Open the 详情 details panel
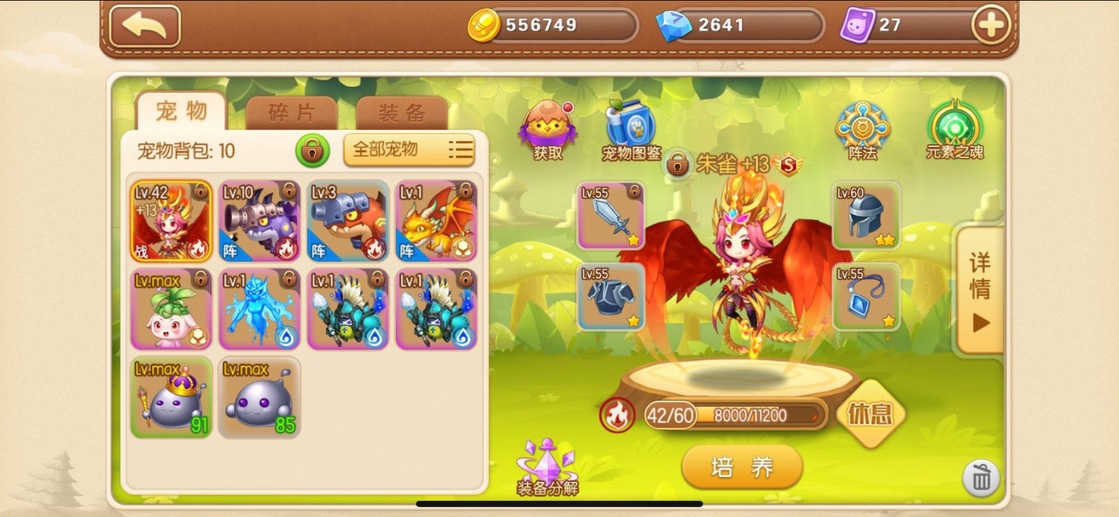Screen dimensions: 1119x517 980,290
